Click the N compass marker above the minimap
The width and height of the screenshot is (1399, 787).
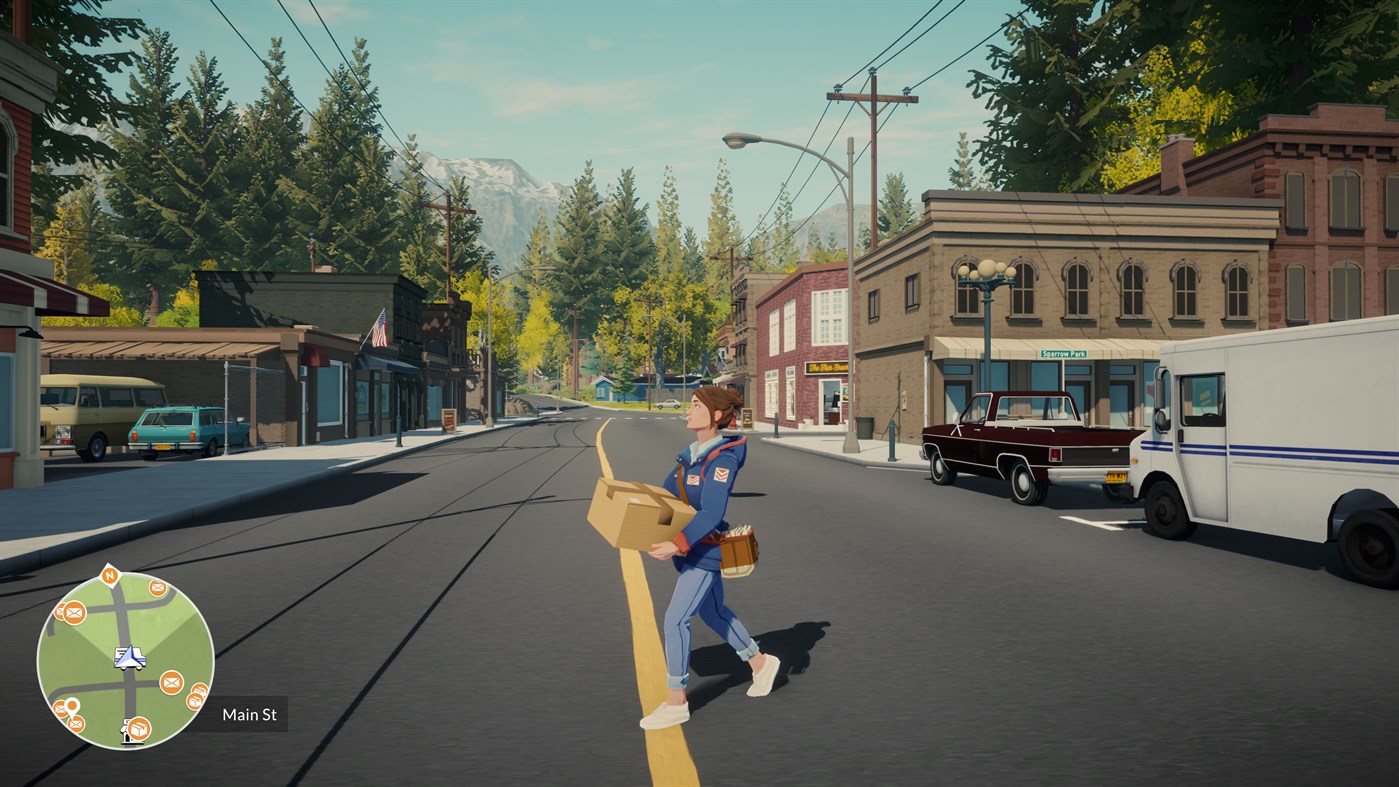(111, 577)
